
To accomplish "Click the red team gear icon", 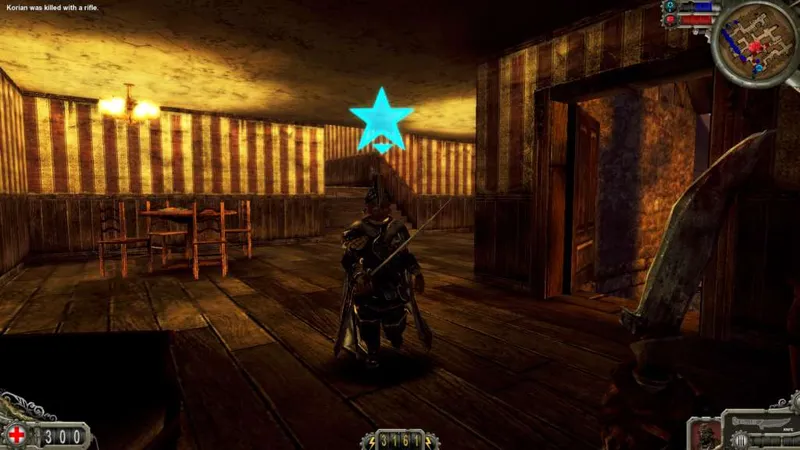I will (670, 19).
